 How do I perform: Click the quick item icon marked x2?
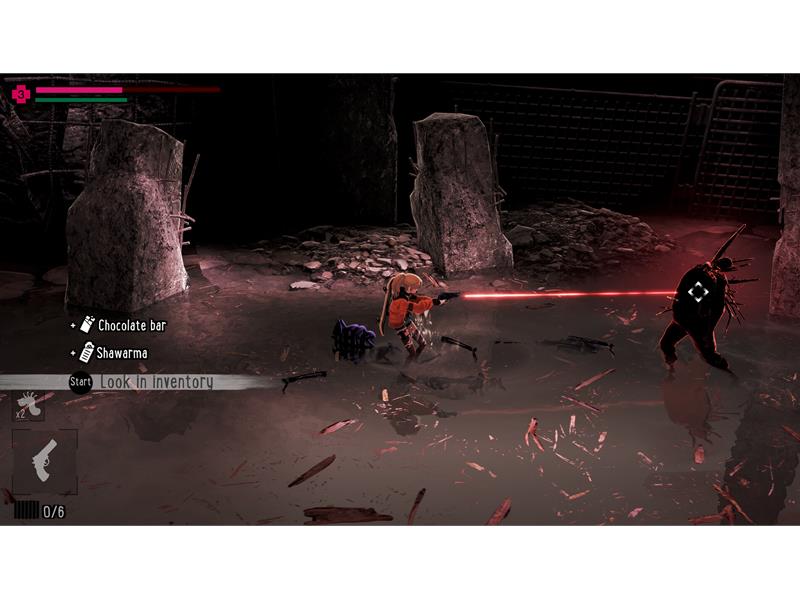pos(28,400)
